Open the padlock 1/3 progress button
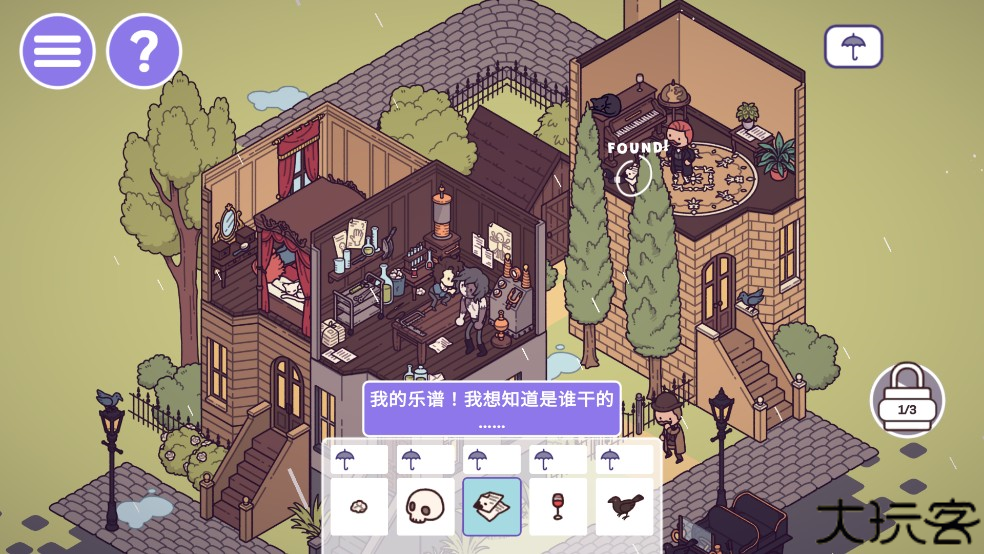 [x=907, y=399]
